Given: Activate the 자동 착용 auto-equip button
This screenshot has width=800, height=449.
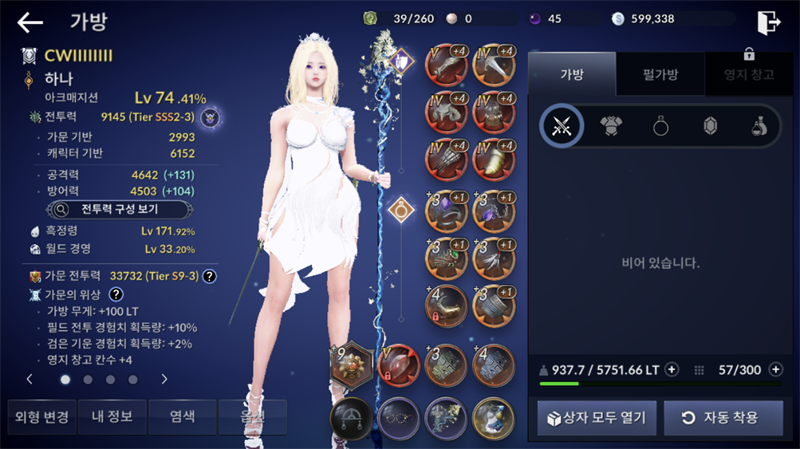Looking at the screenshot, I should tap(723, 417).
